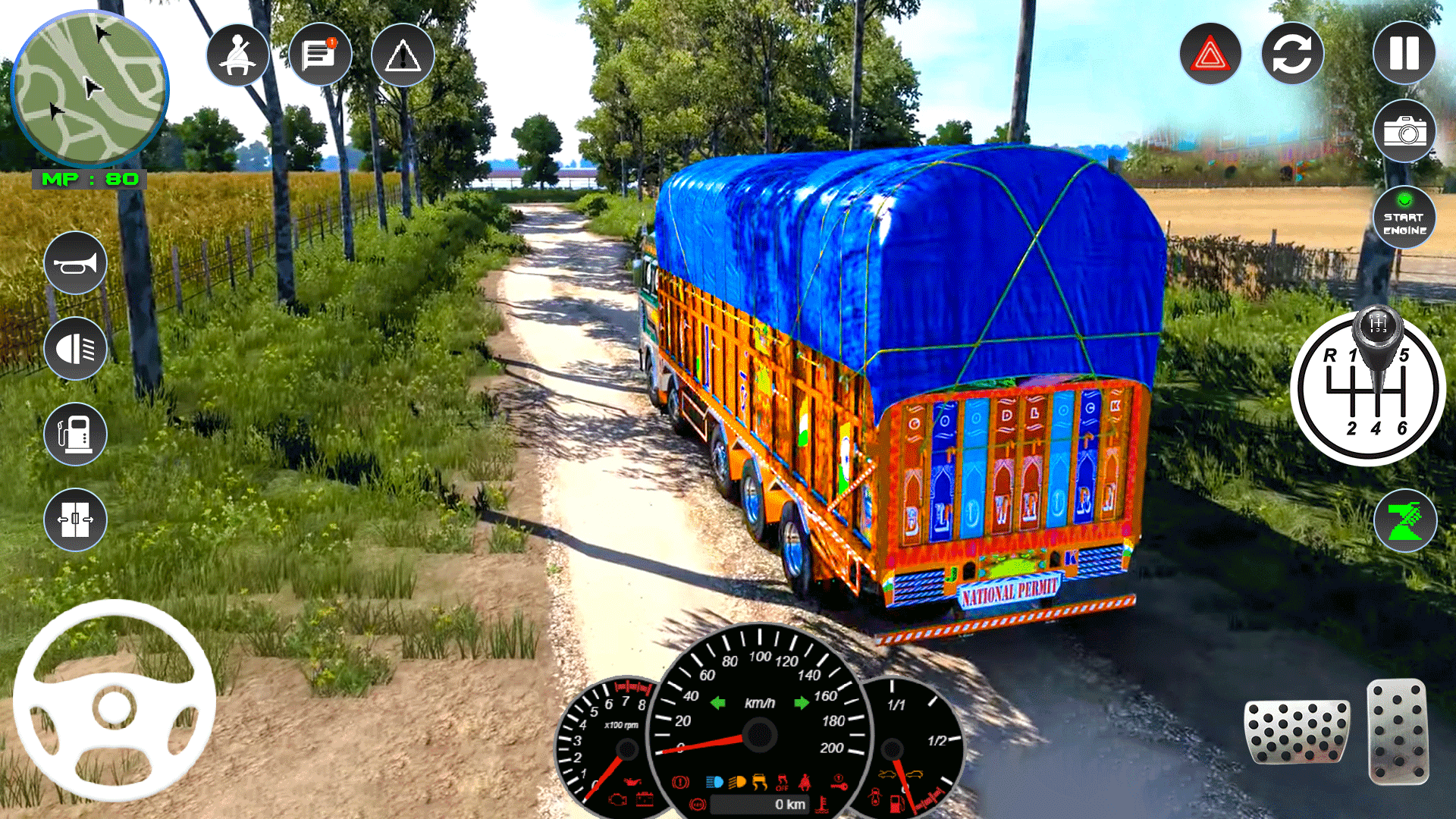Pause the game
The width and height of the screenshot is (1456, 819).
[1404, 54]
